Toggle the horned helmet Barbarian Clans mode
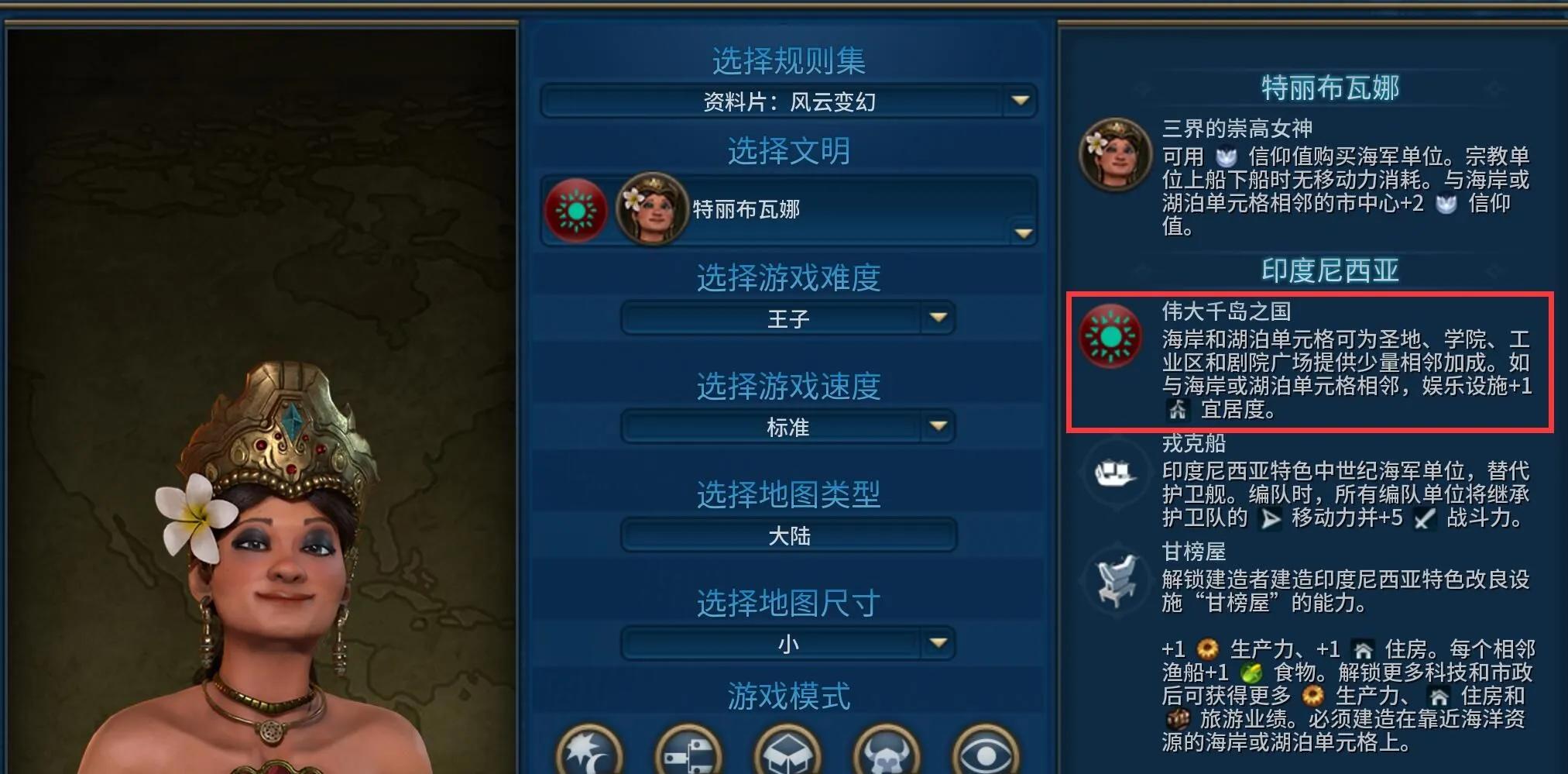The width and height of the screenshot is (1568, 774). click(885, 751)
